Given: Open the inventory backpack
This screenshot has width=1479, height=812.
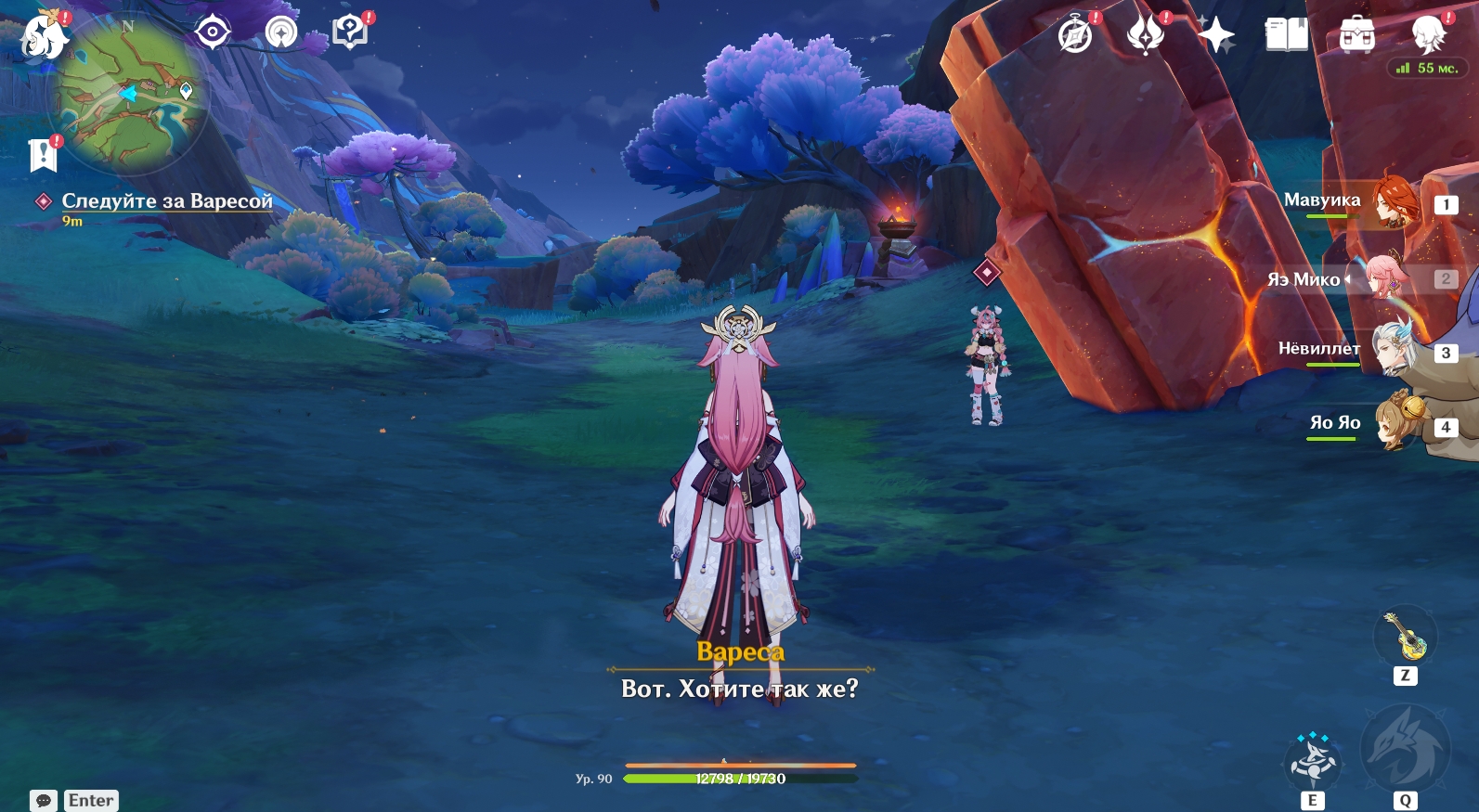Looking at the screenshot, I should pos(1356,36).
